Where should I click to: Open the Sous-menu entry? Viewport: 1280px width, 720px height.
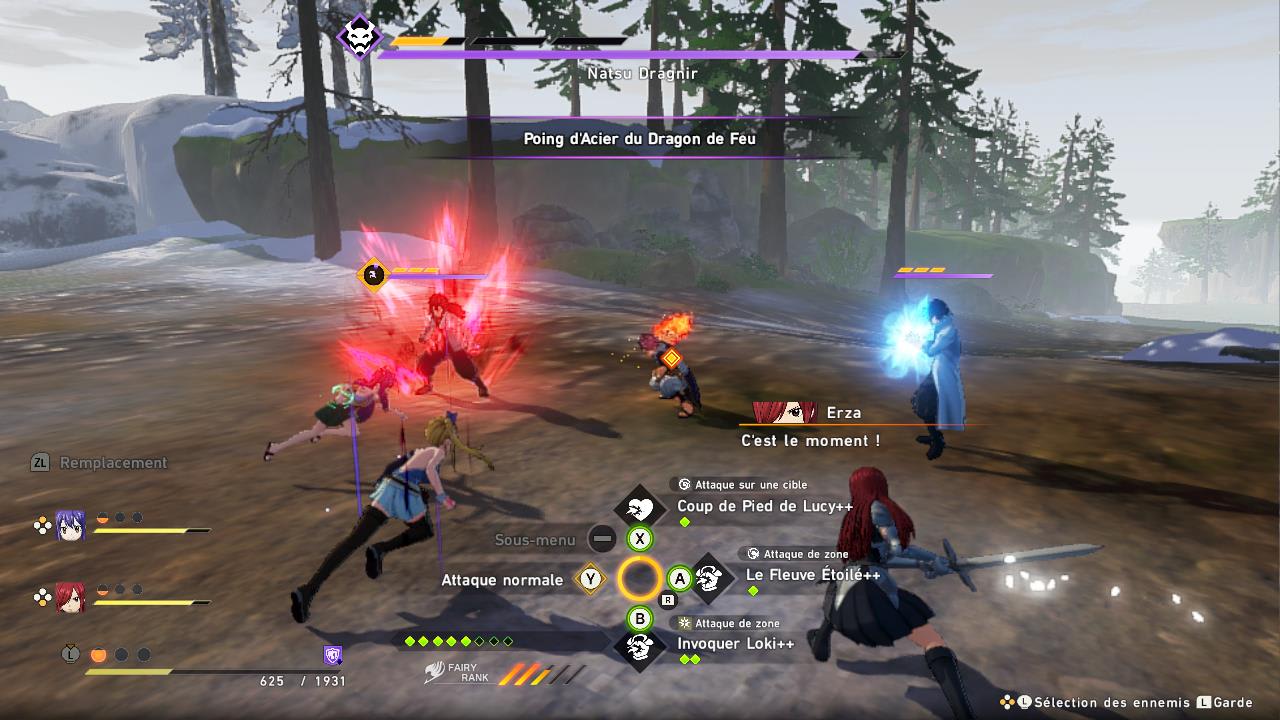535,540
